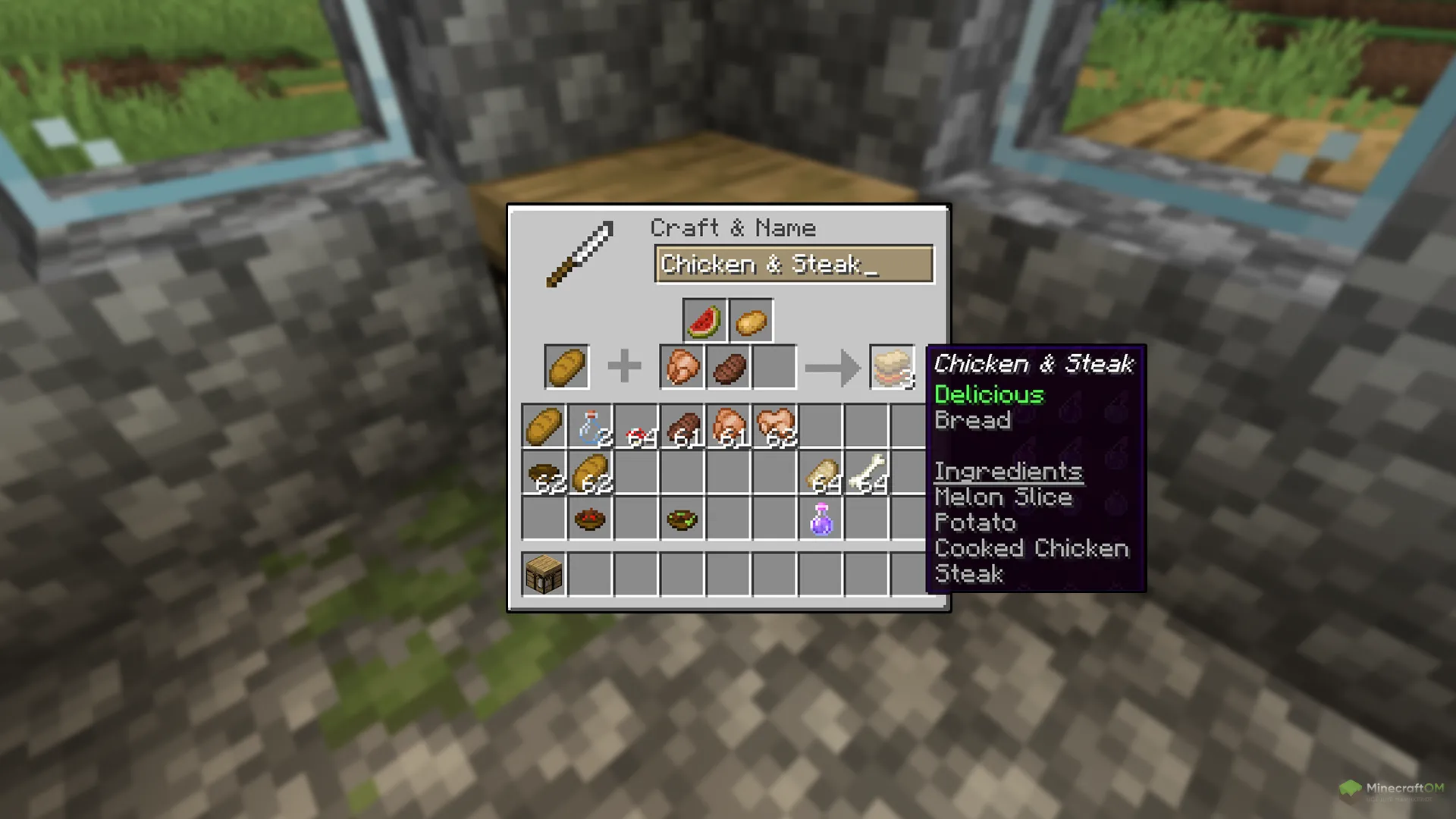Select the purple potion in inventory

(821, 519)
